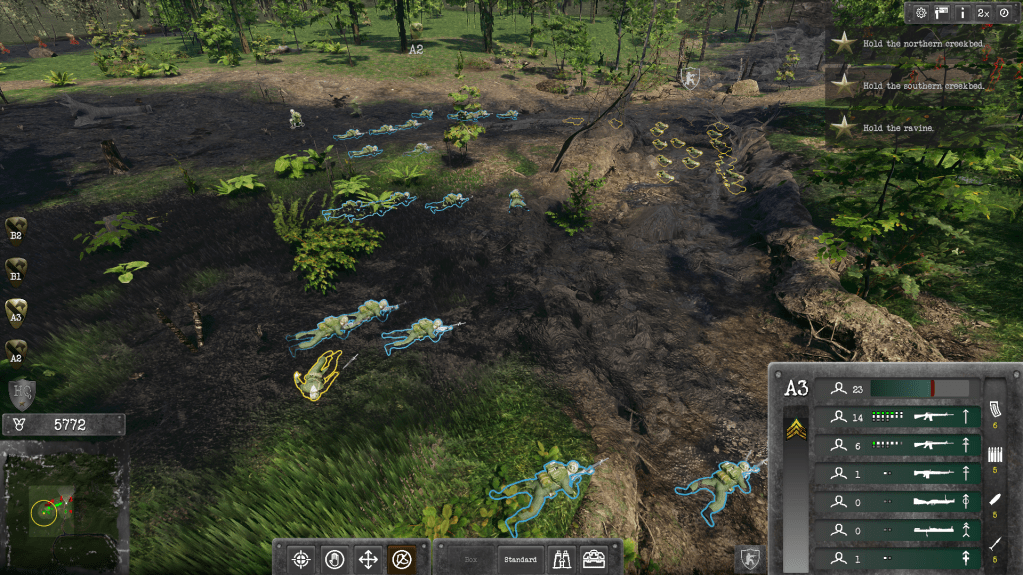Open the settings gear menu

click(x=921, y=13)
